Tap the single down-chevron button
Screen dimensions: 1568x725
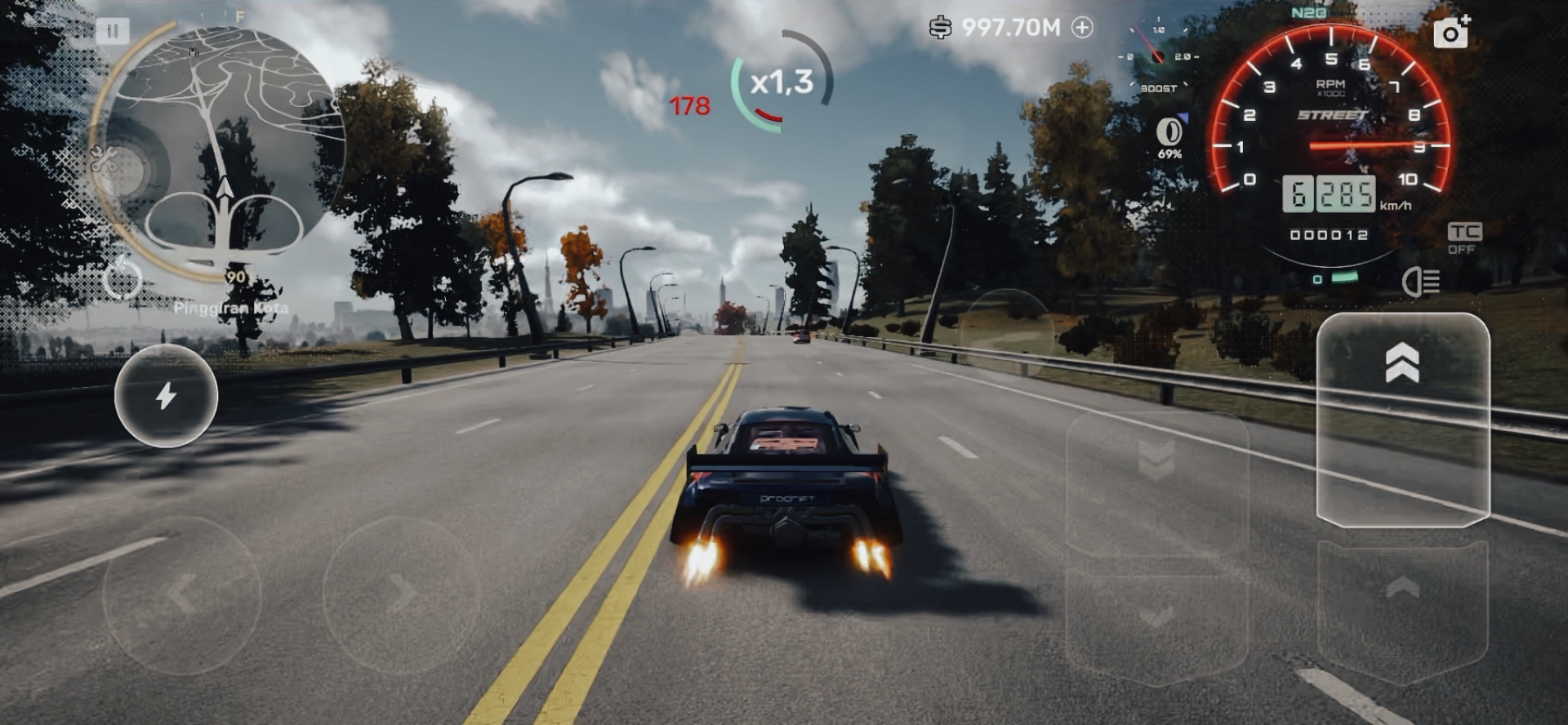click(1156, 618)
